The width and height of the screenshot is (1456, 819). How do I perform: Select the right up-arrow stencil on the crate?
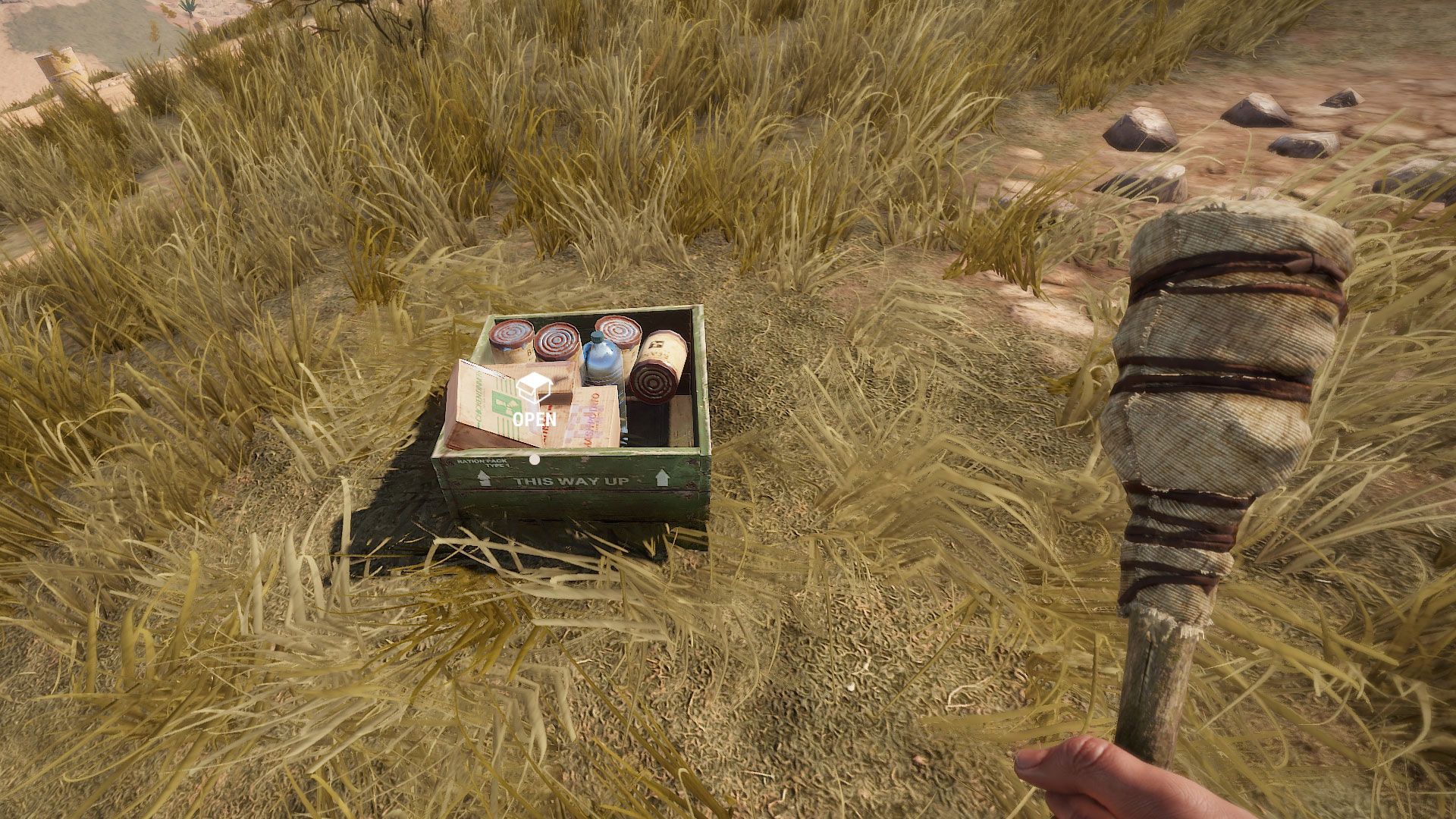664,476
